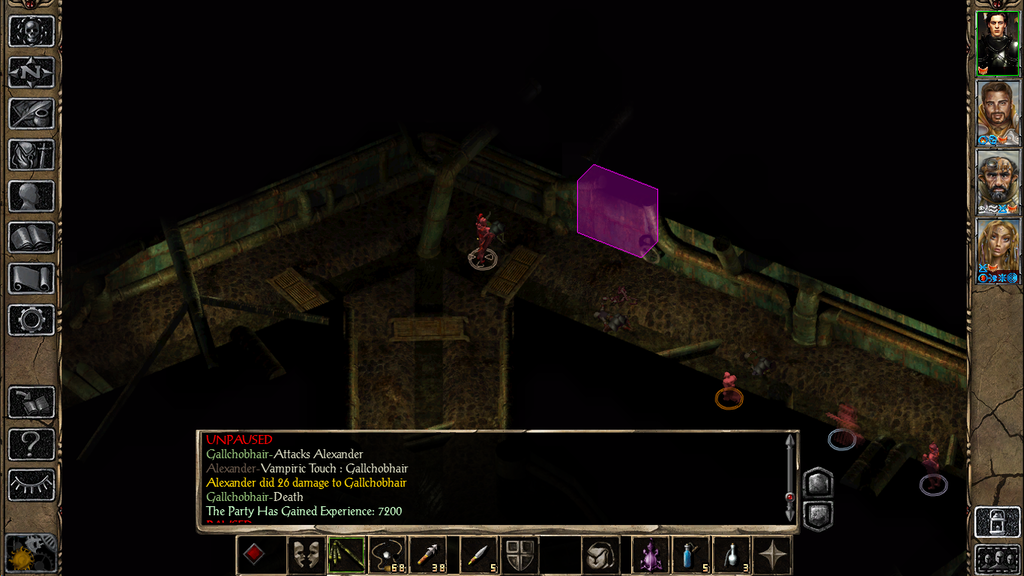
Task: Click the question mark help button
Action: pos(31,444)
